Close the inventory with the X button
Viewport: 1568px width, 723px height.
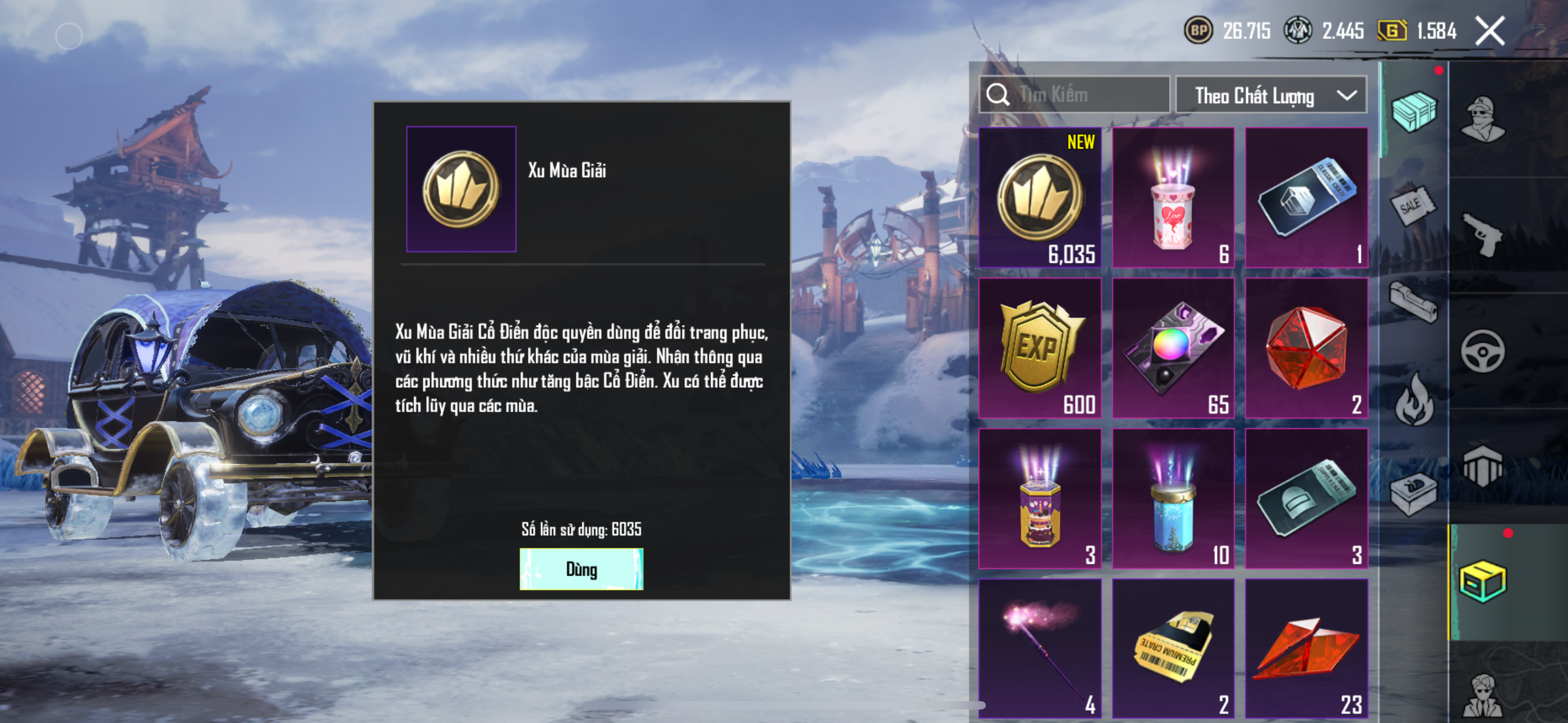(1489, 31)
